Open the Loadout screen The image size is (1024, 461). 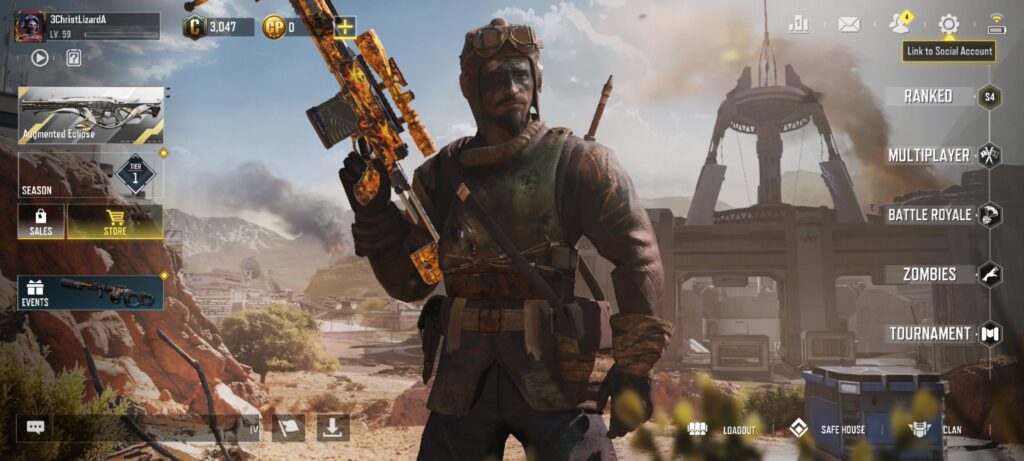coord(721,429)
